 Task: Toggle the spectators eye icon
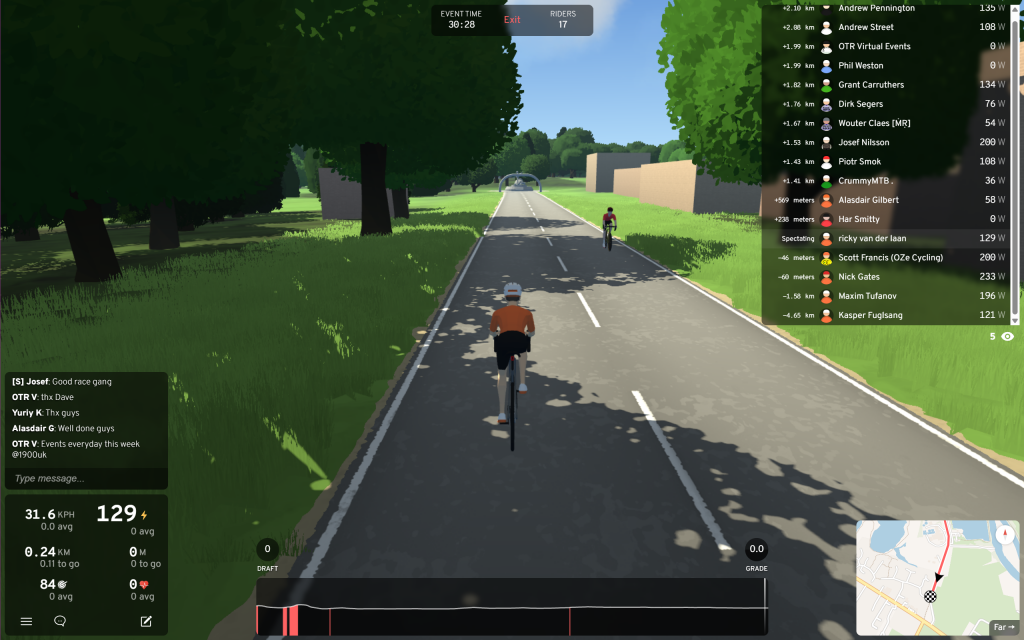1007,337
